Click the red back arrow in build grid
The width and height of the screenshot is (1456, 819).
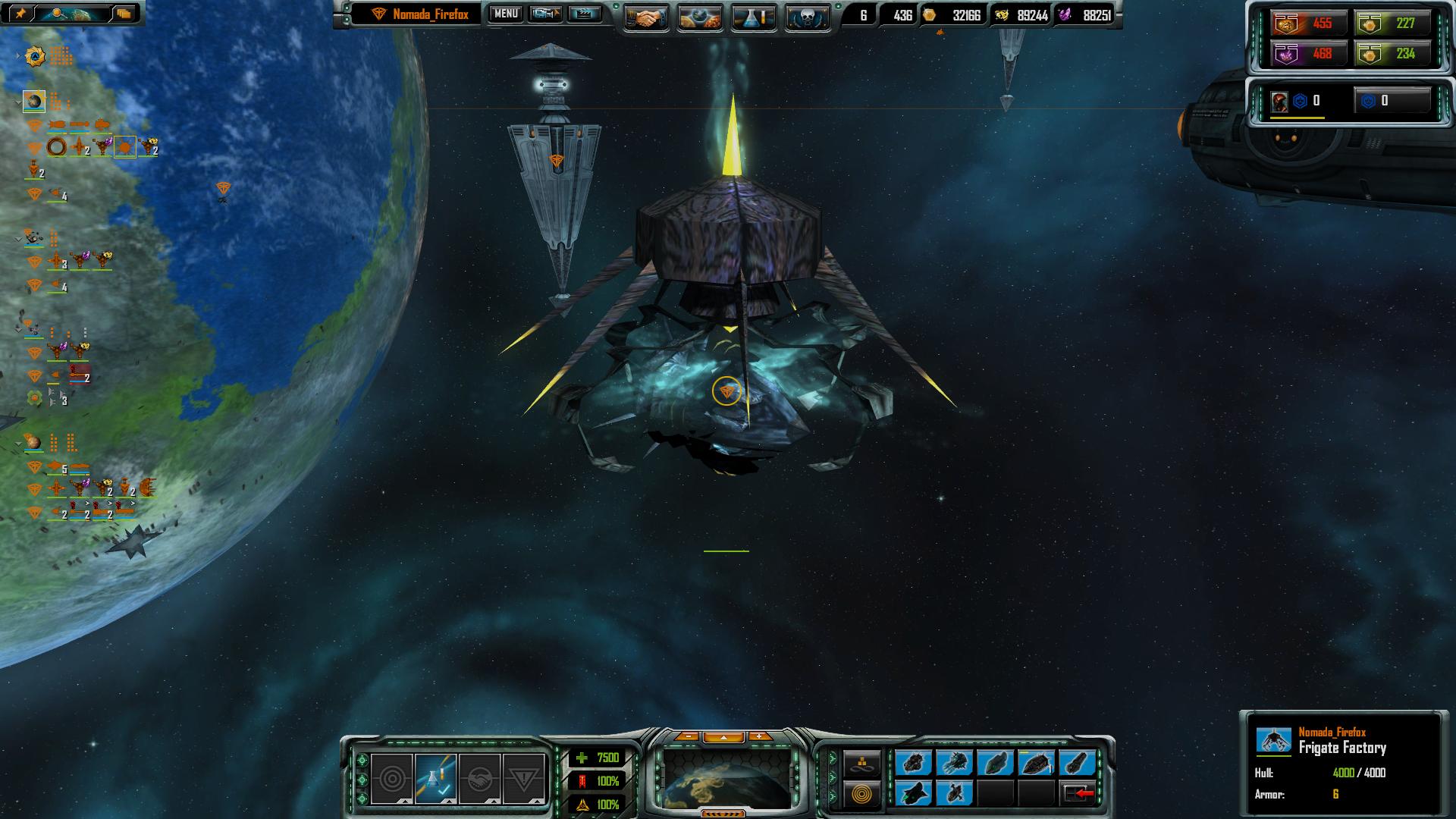pyautogui.click(x=1078, y=793)
